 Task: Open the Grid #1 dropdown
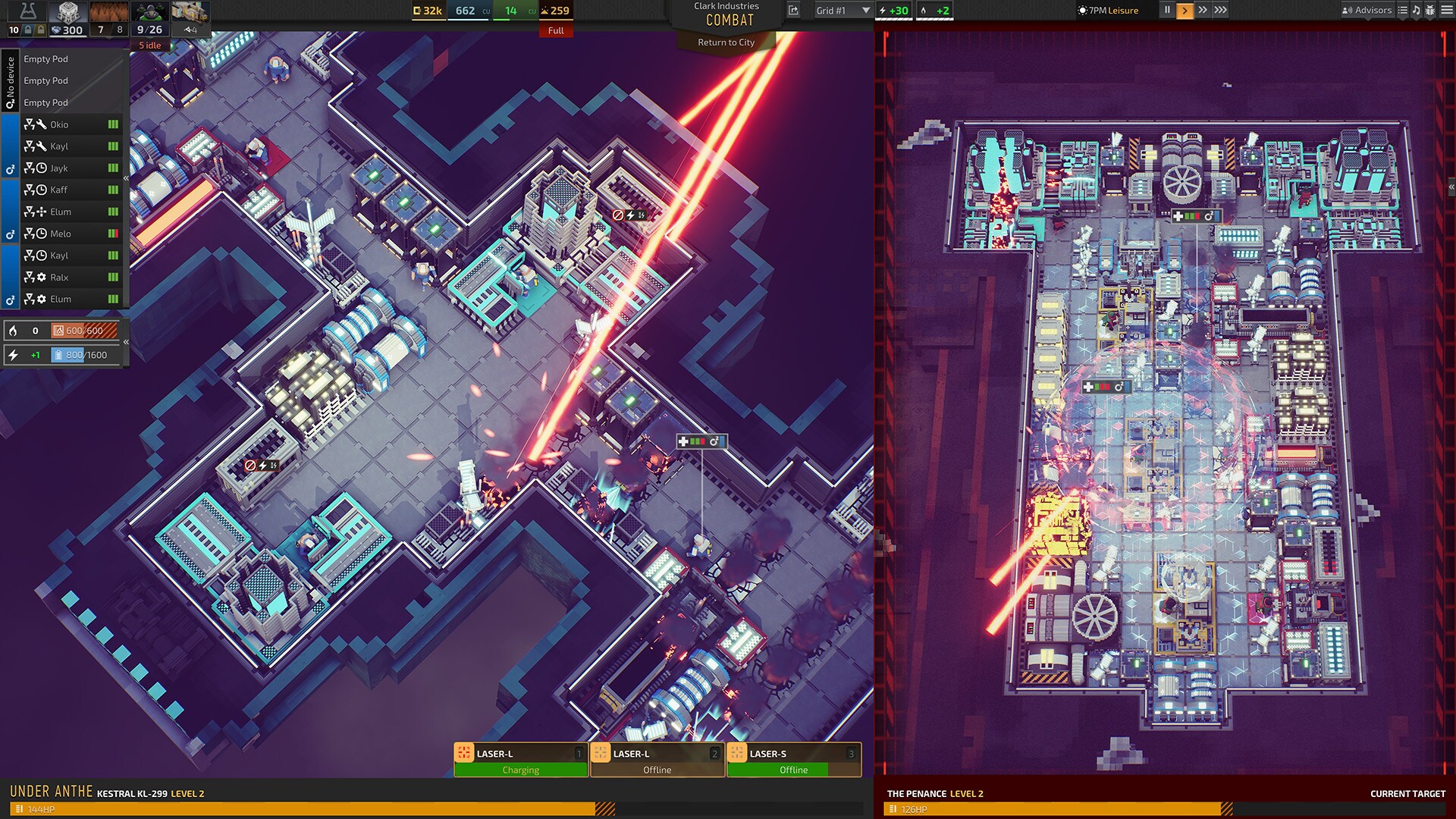click(843, 11)
